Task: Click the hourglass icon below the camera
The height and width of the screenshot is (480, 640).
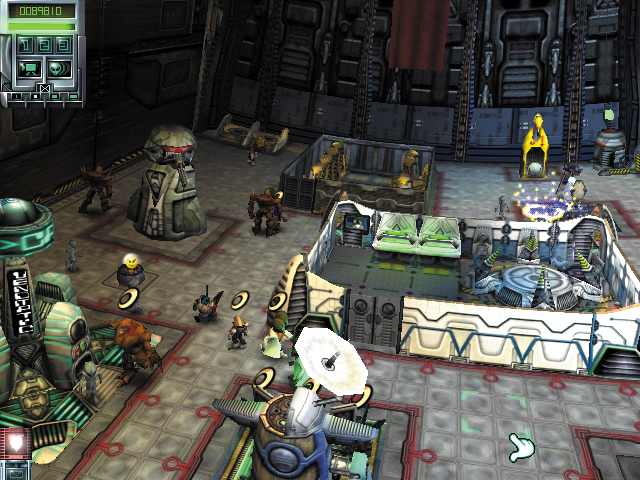Action: click(44, 89)
